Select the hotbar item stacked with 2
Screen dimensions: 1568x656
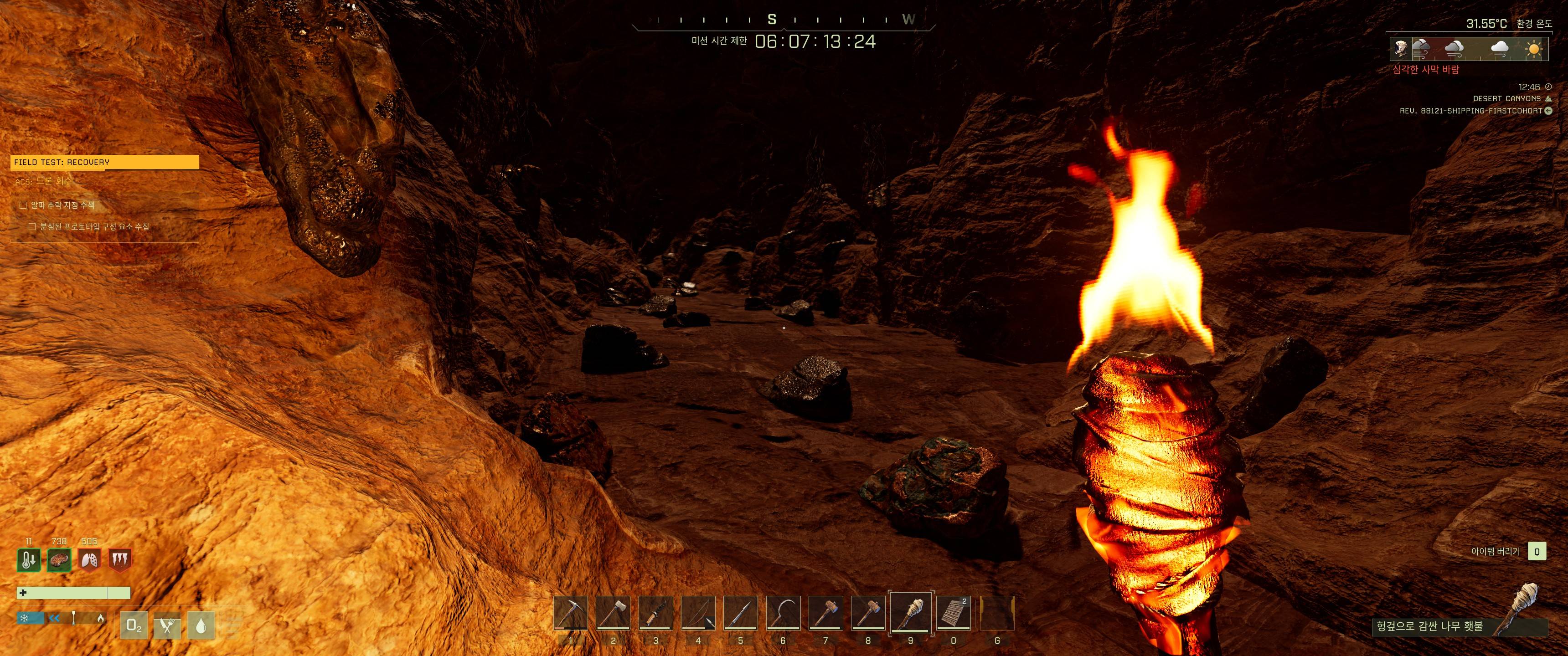tap(953, 613)
